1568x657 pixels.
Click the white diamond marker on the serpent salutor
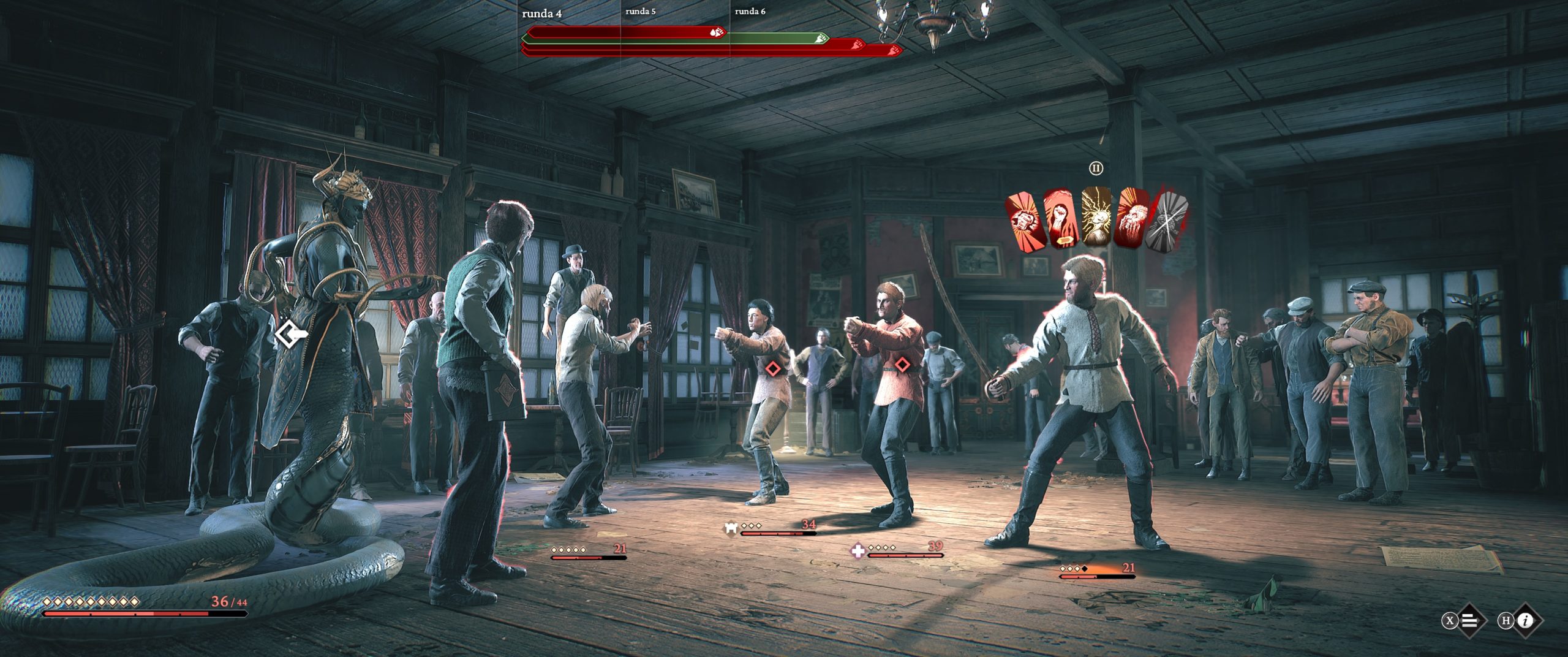click(288, 335)
